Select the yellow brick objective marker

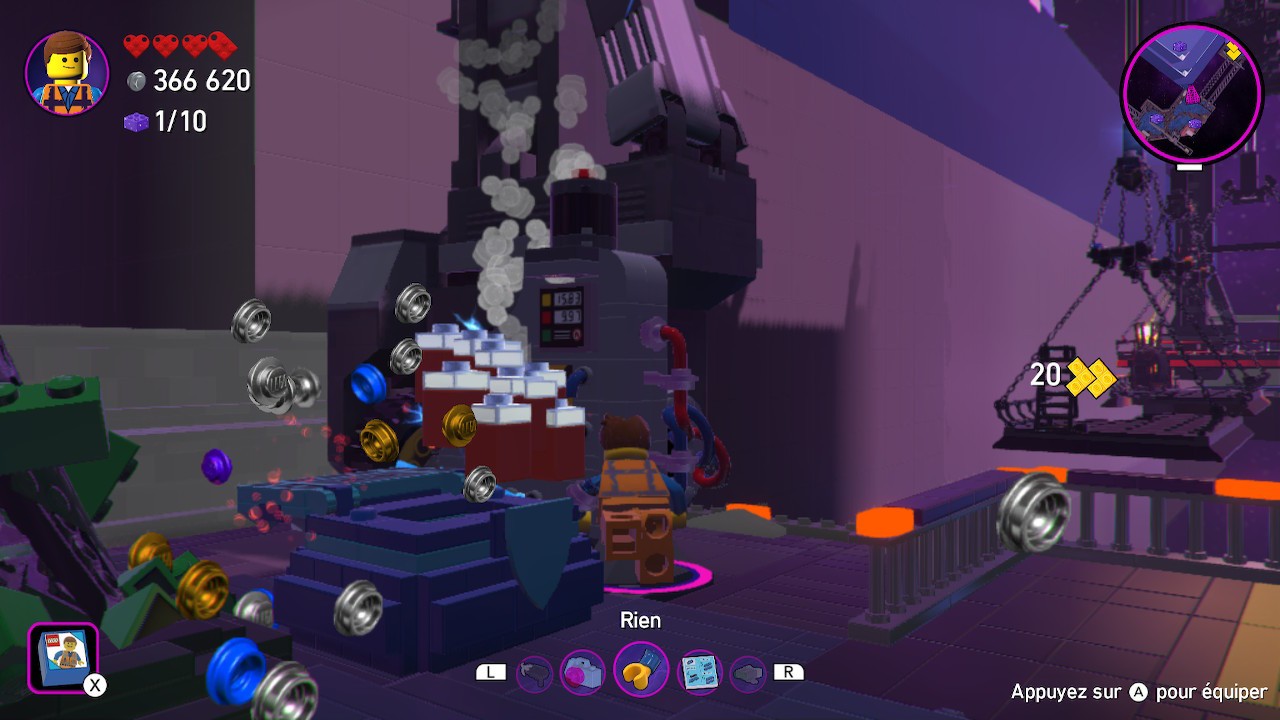tap(1091, 376)
